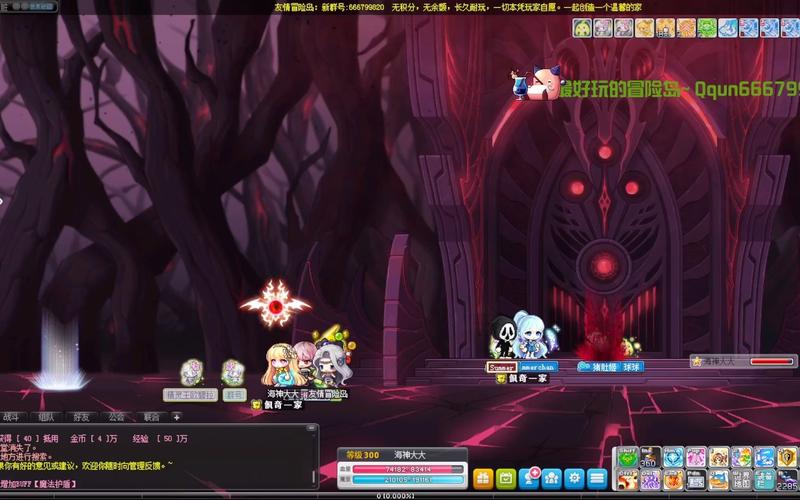The height and width of the screenshot is (500, 800).
Task: Use the quickslot item showing count 2285
Action: (x=788, y=480)
